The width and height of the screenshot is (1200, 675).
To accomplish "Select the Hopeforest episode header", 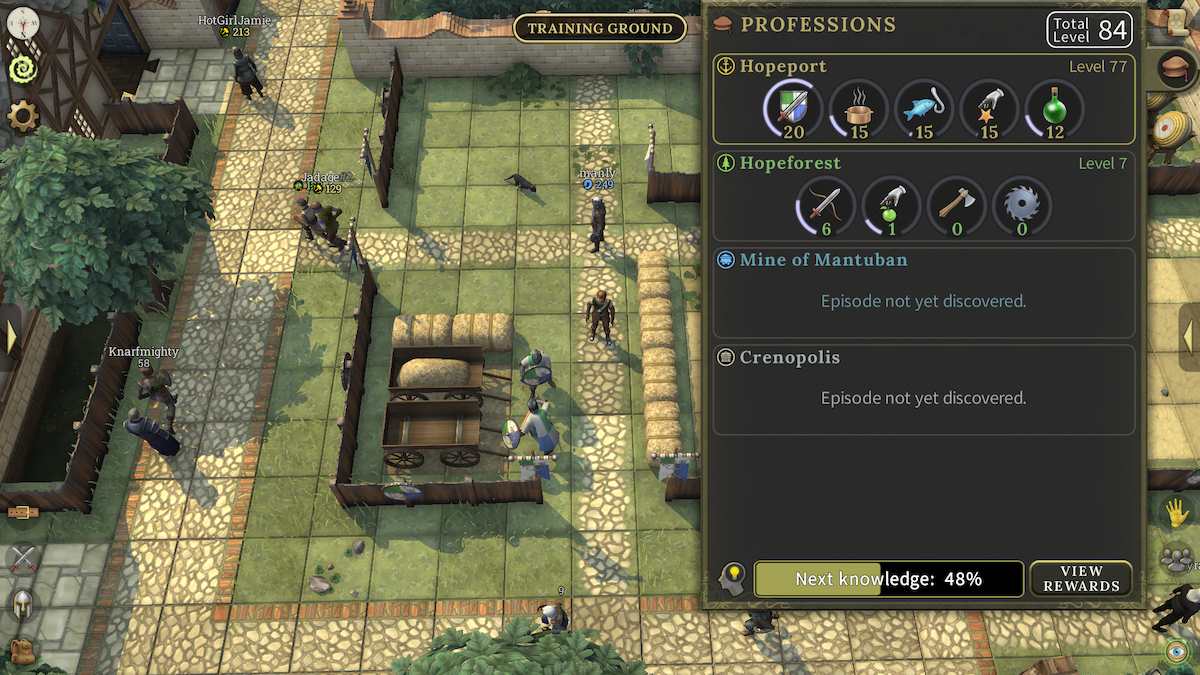I will coord(790,163).
